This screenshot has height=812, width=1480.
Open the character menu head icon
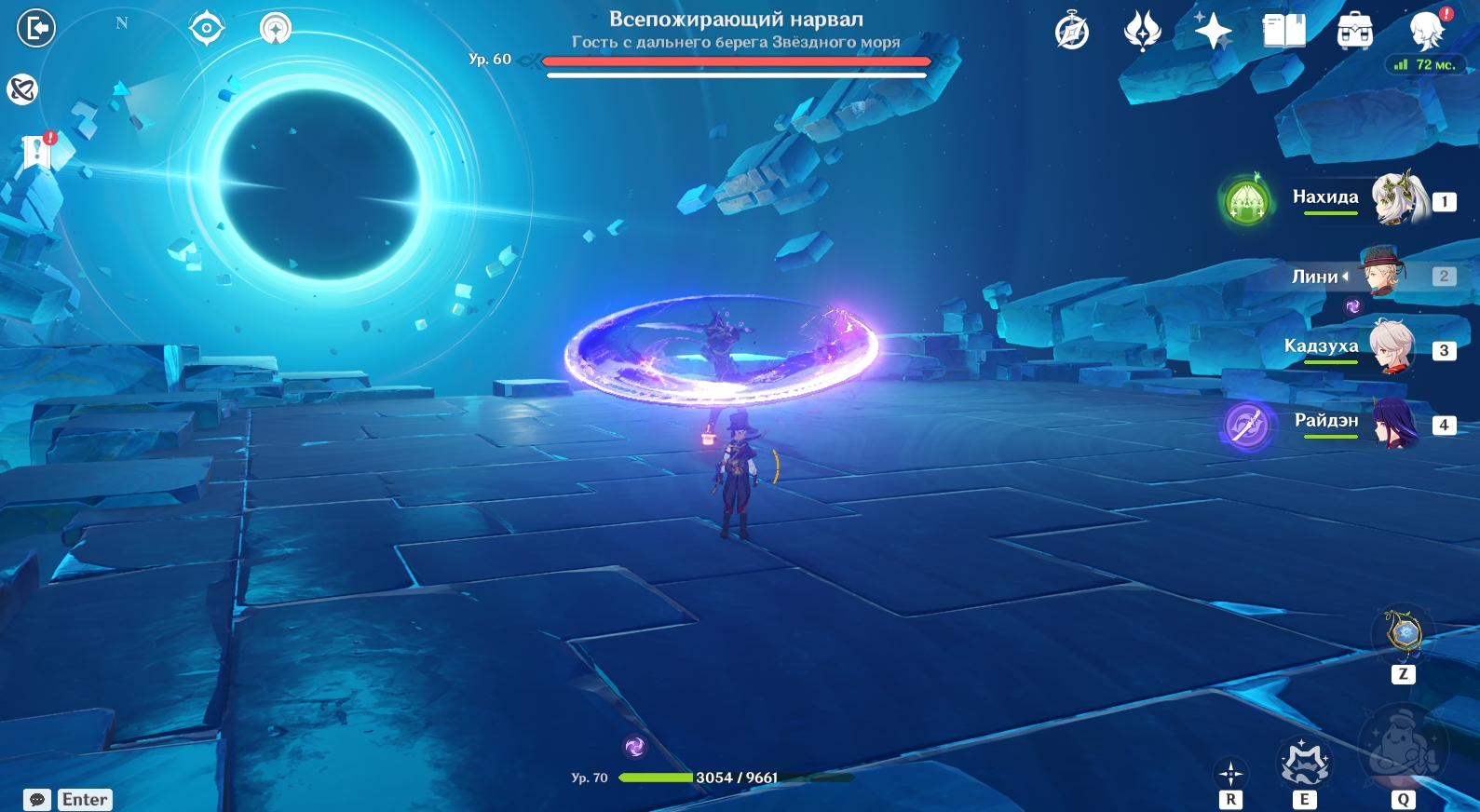click(x=1426, y=31)
